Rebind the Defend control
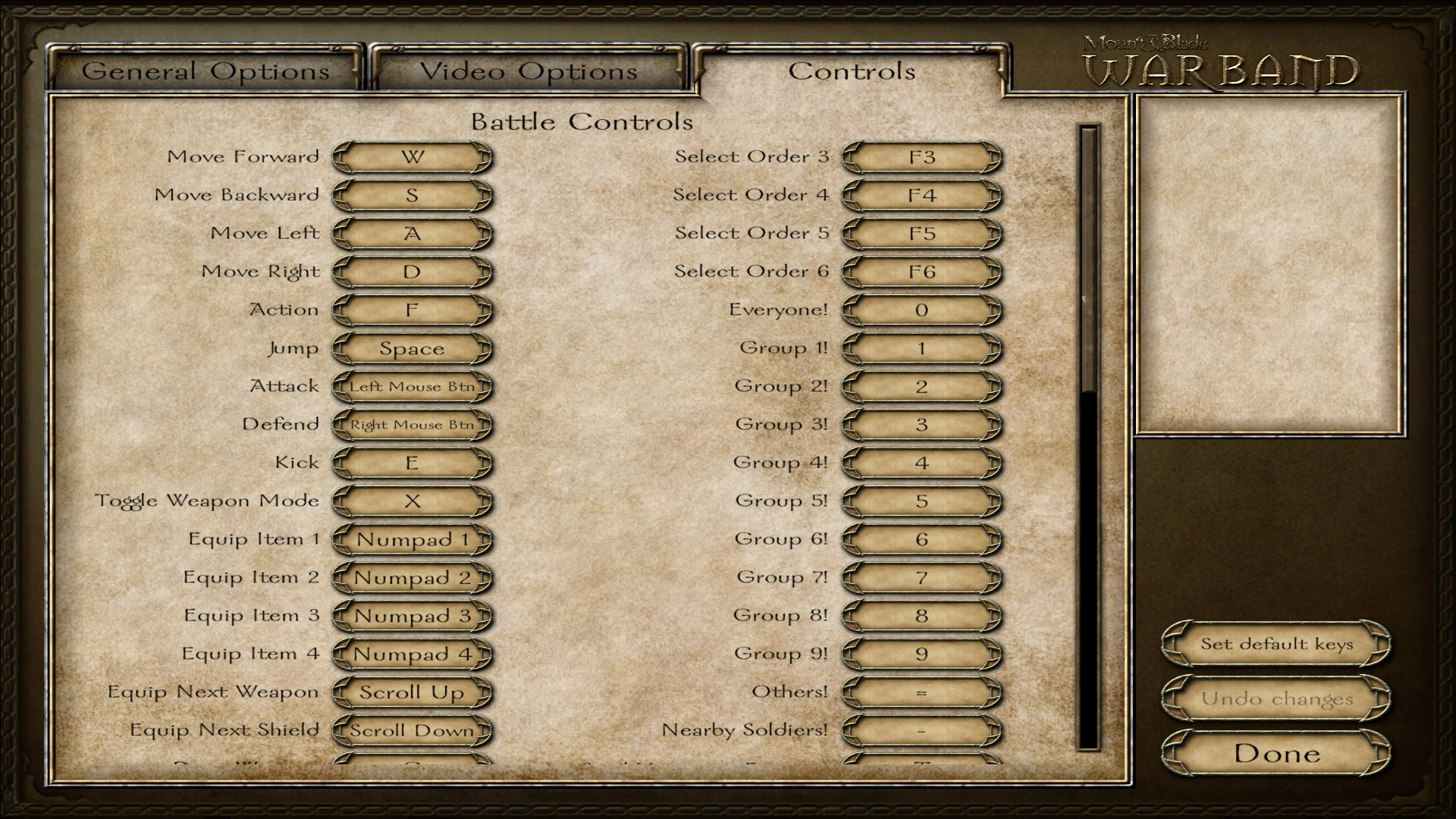Viewport: 1456px width, 819px height. [412, 425]
